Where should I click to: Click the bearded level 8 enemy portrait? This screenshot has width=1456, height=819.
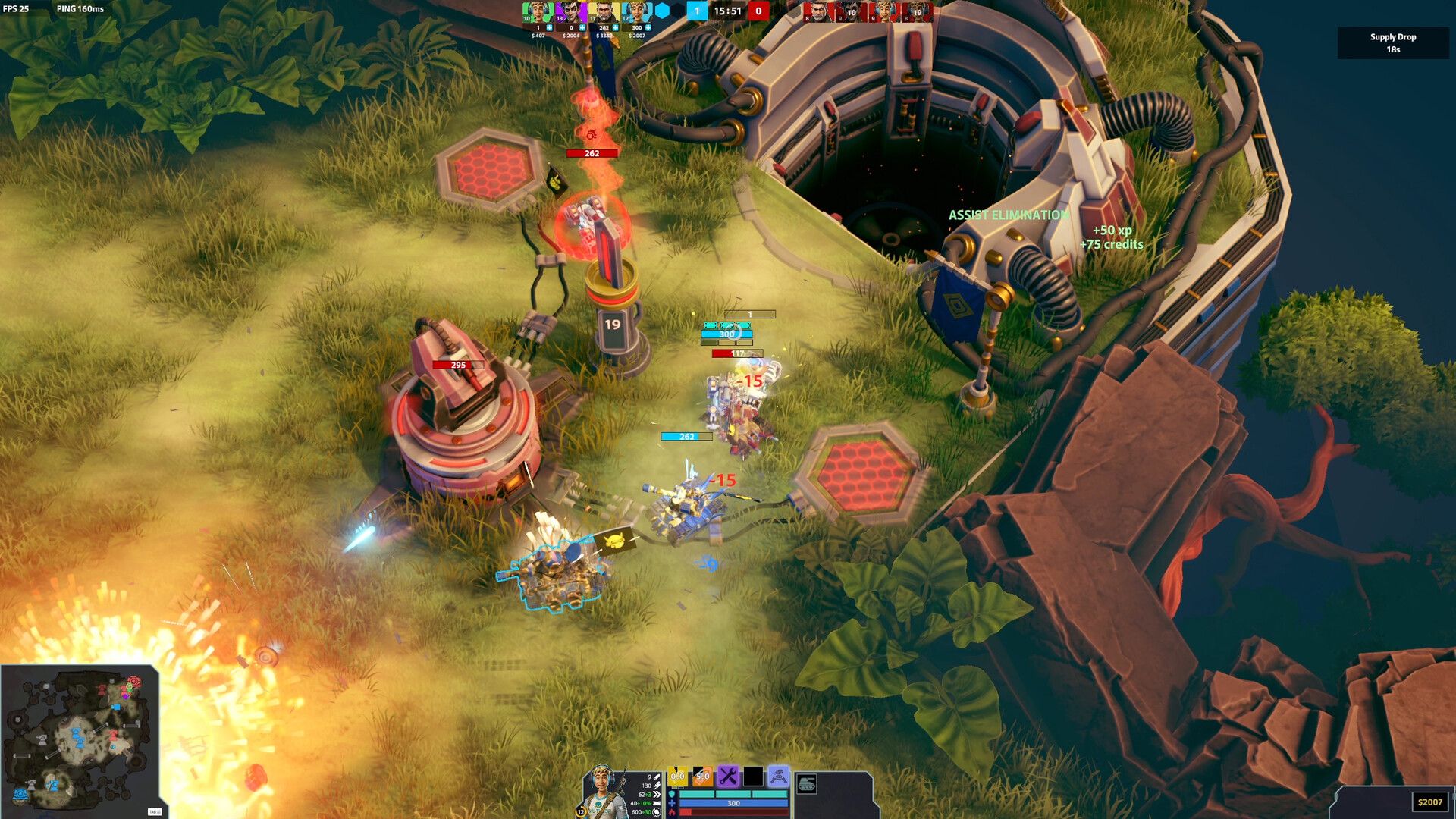(817, 11)
